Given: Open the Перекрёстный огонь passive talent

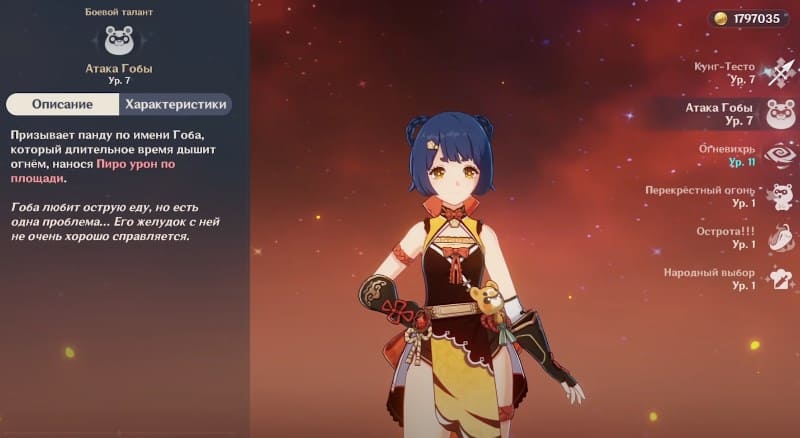Looking at the screenshot, I should click(779, 196).
